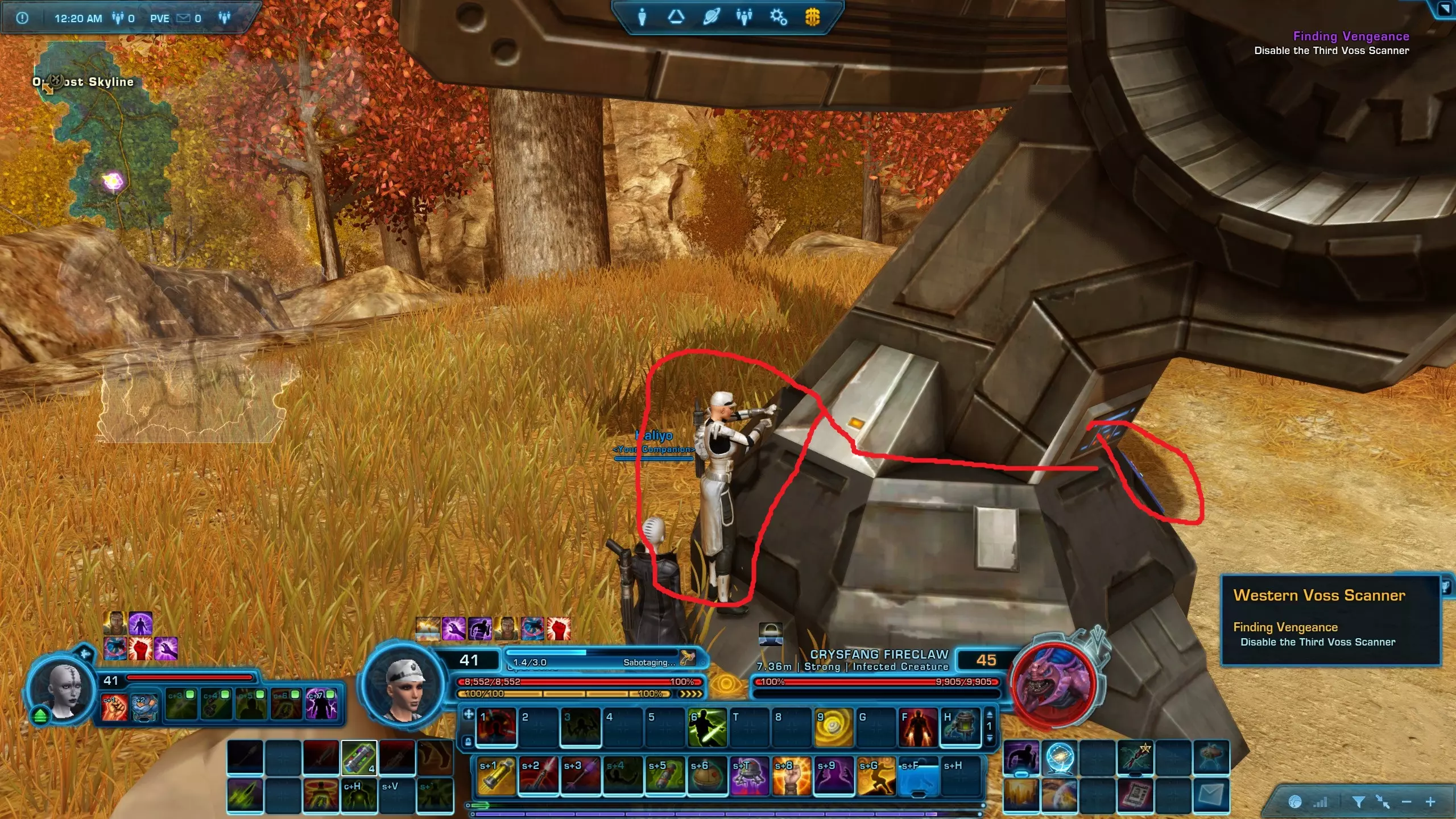Activate the glowing fist ability on slot s+8
Screen dimensions: 1456x819
point(791,775)
